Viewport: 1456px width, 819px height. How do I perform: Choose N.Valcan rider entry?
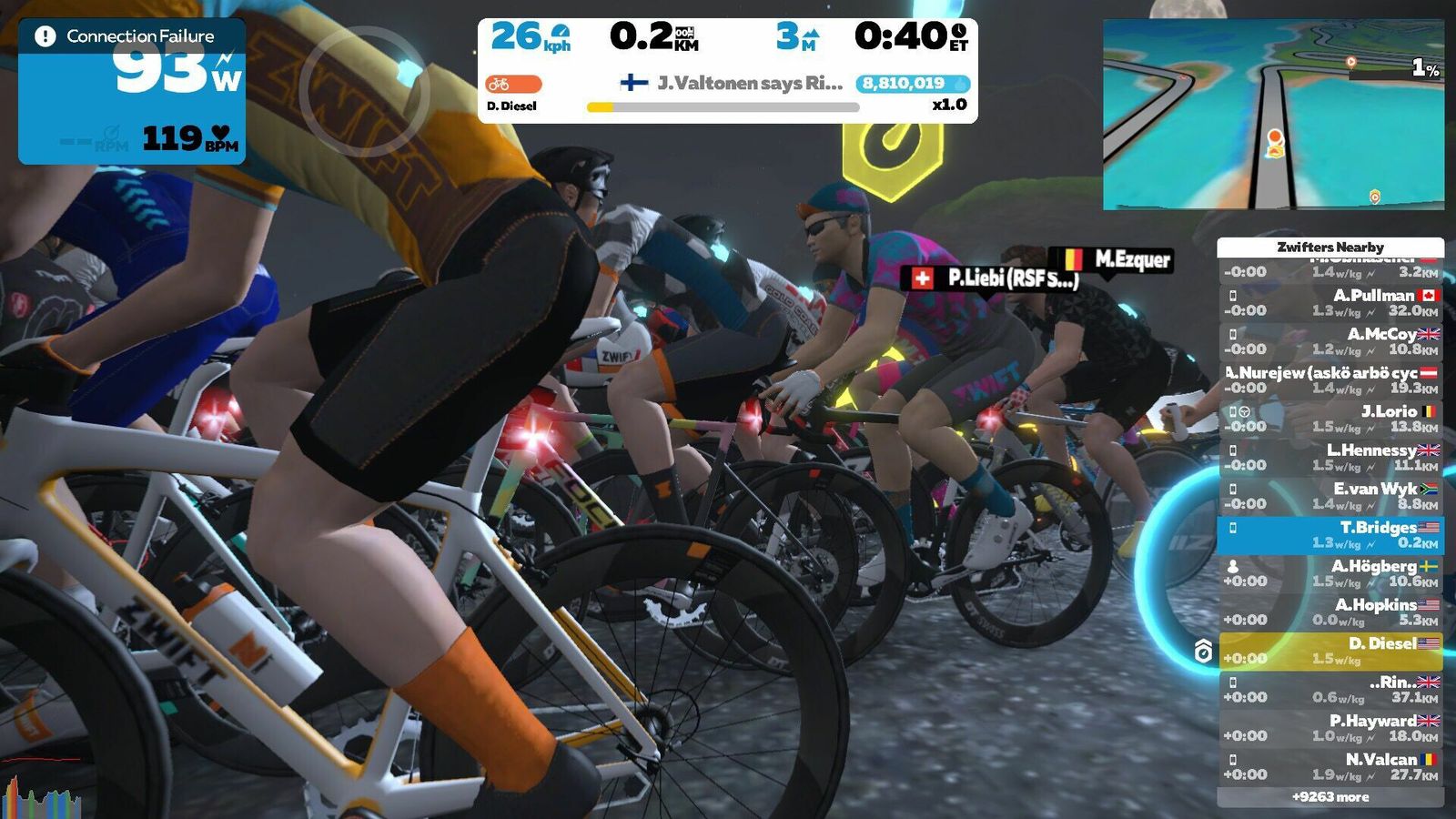tap(1330, 766)
